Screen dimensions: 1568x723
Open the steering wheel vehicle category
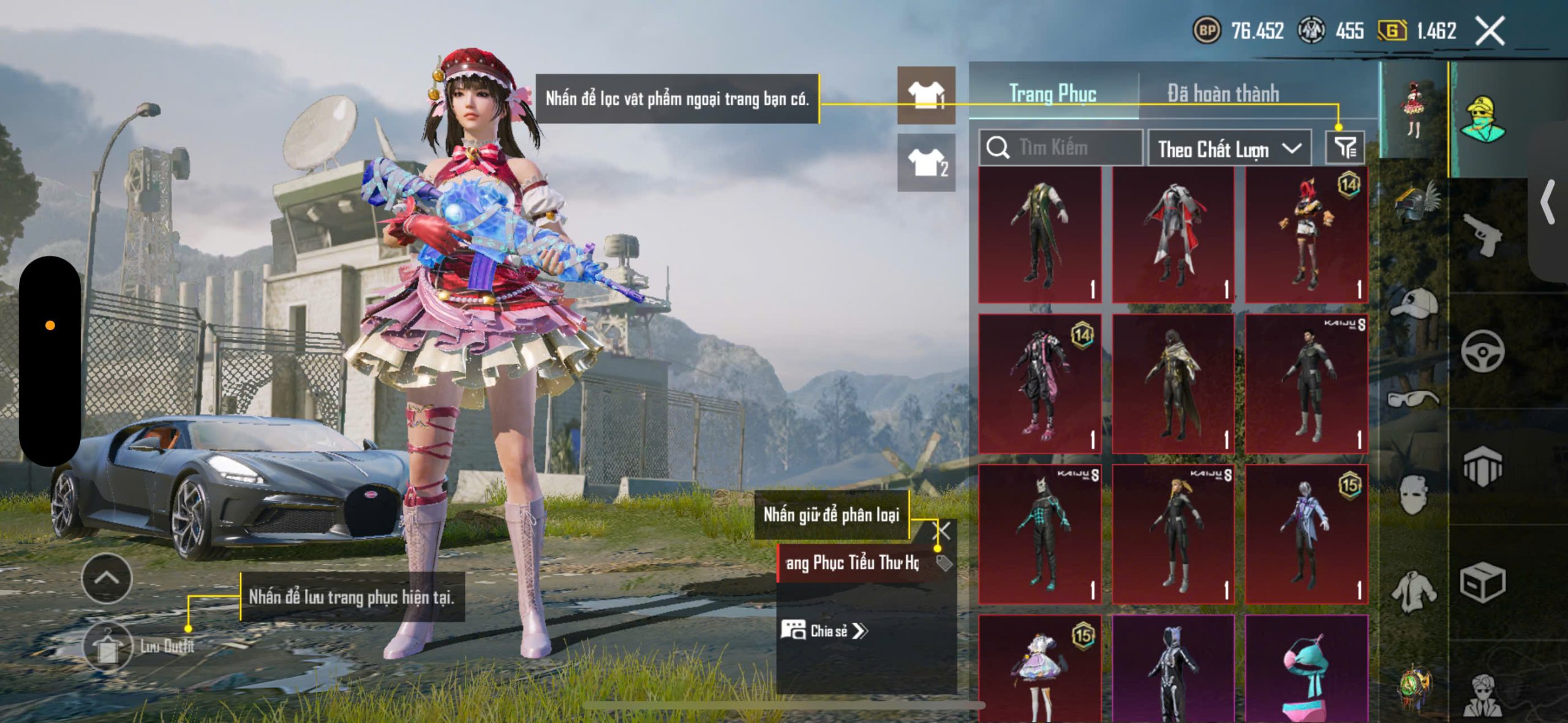[x=1482, y=351]
